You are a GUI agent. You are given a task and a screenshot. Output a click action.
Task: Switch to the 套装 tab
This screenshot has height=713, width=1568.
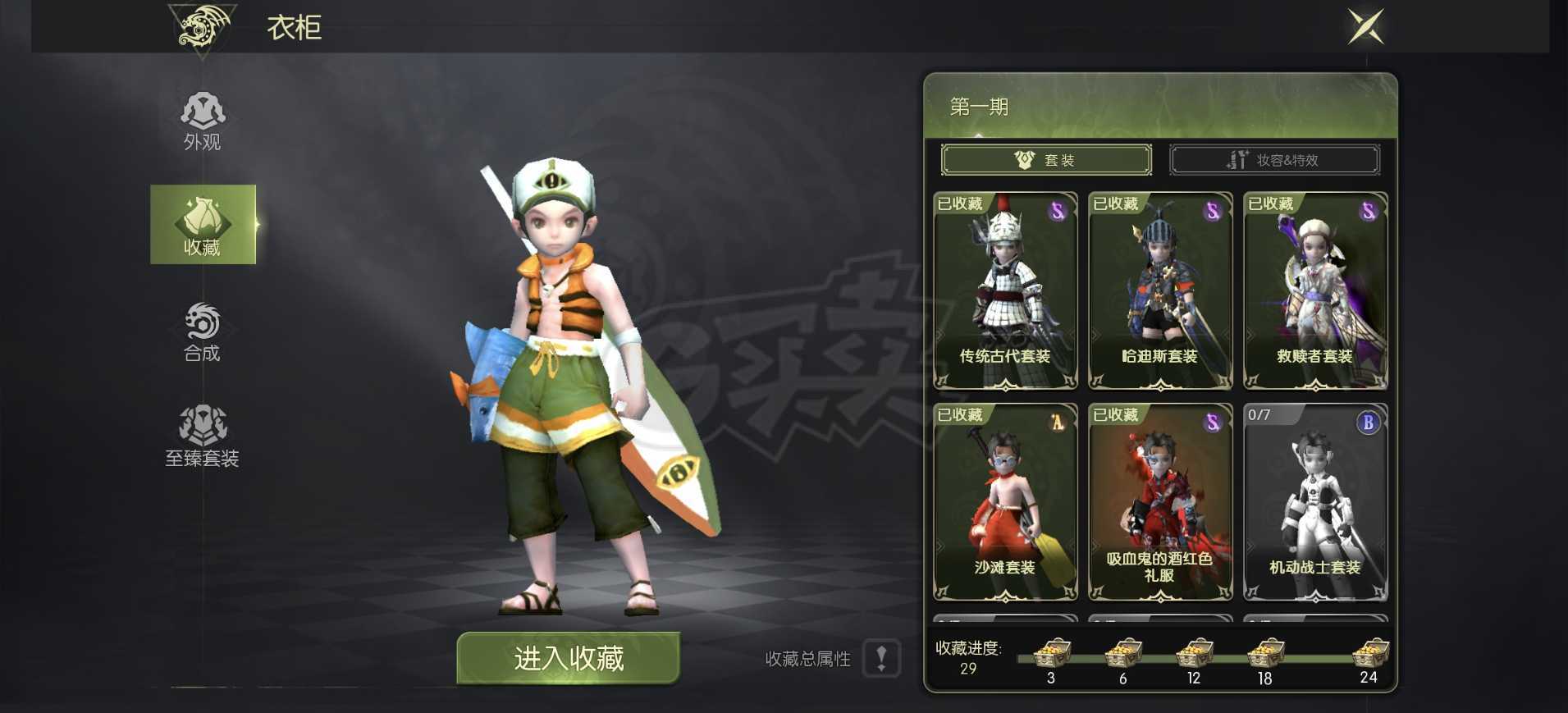point(1046,159)
